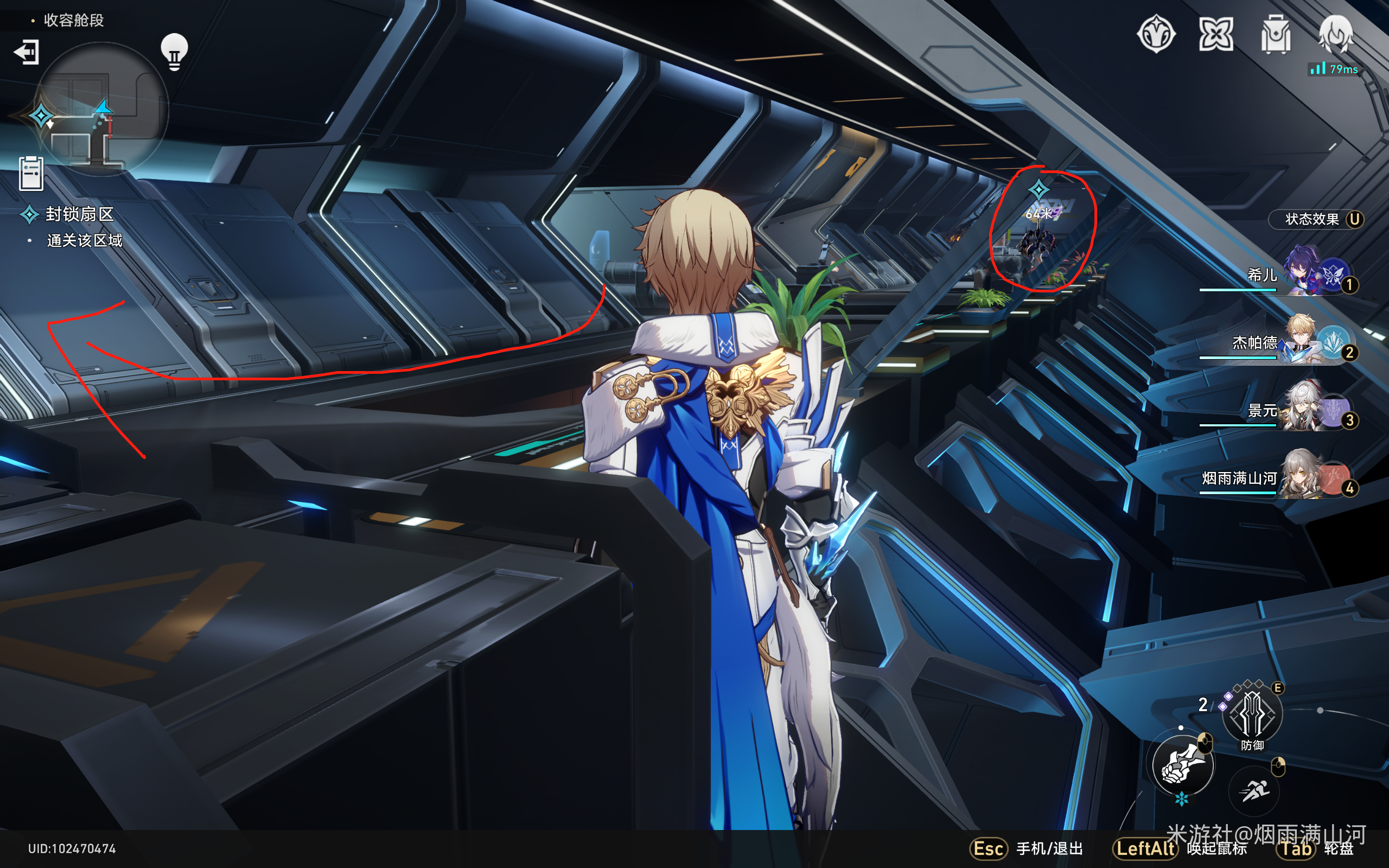Select party member 杰帕德
The height and width of the screenshot is (868, 1389).
1303,341
